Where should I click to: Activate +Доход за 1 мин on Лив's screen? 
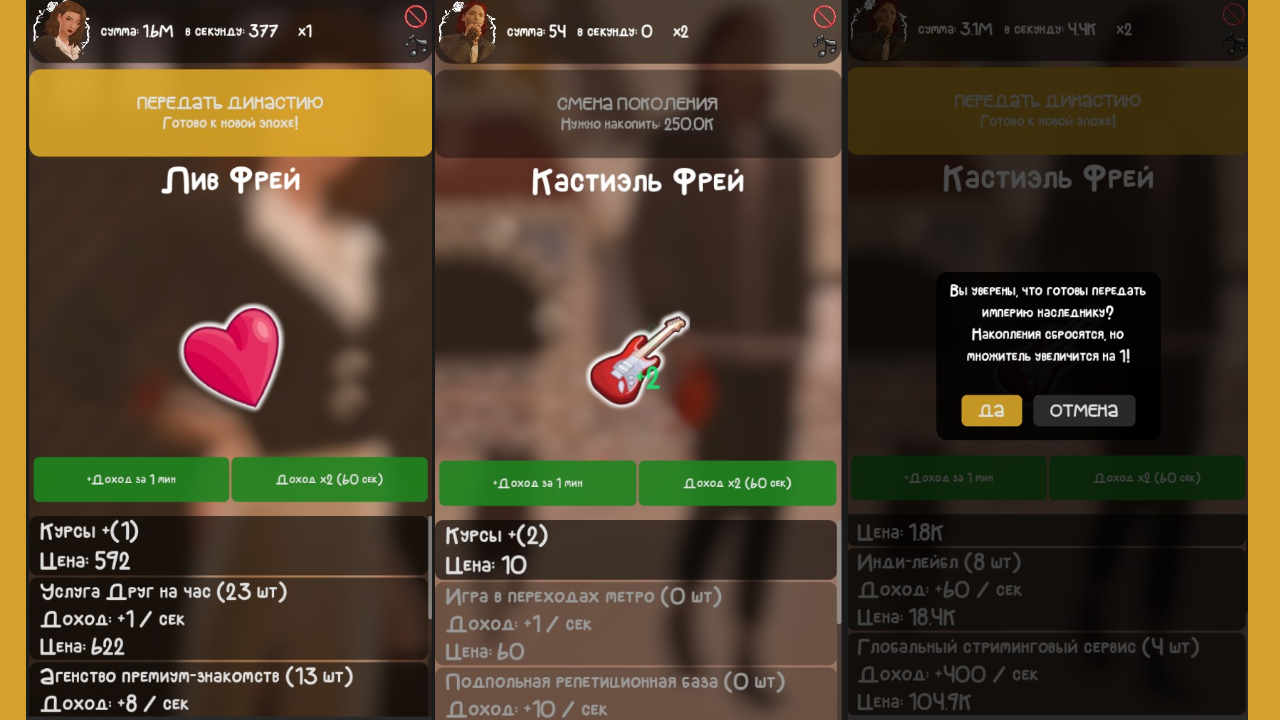[132, 479]
